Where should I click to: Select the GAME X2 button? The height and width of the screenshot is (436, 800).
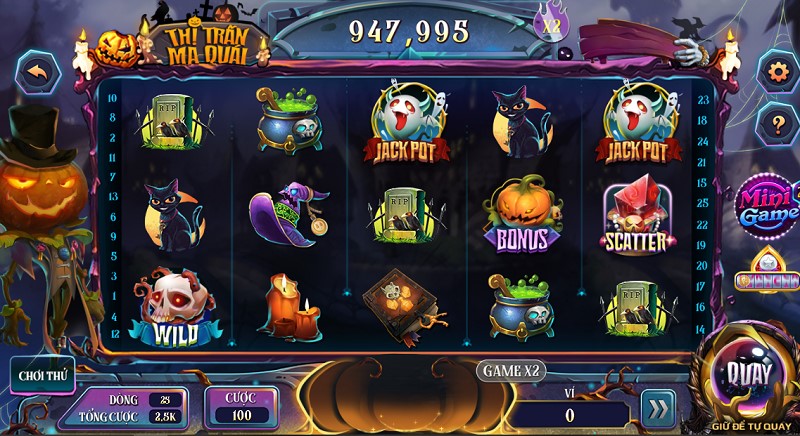click(x=511, y=370)
